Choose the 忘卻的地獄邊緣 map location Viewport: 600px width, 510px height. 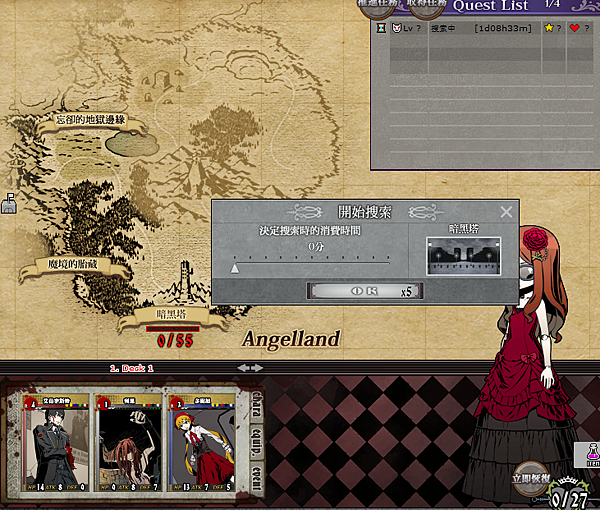(91, 120)
